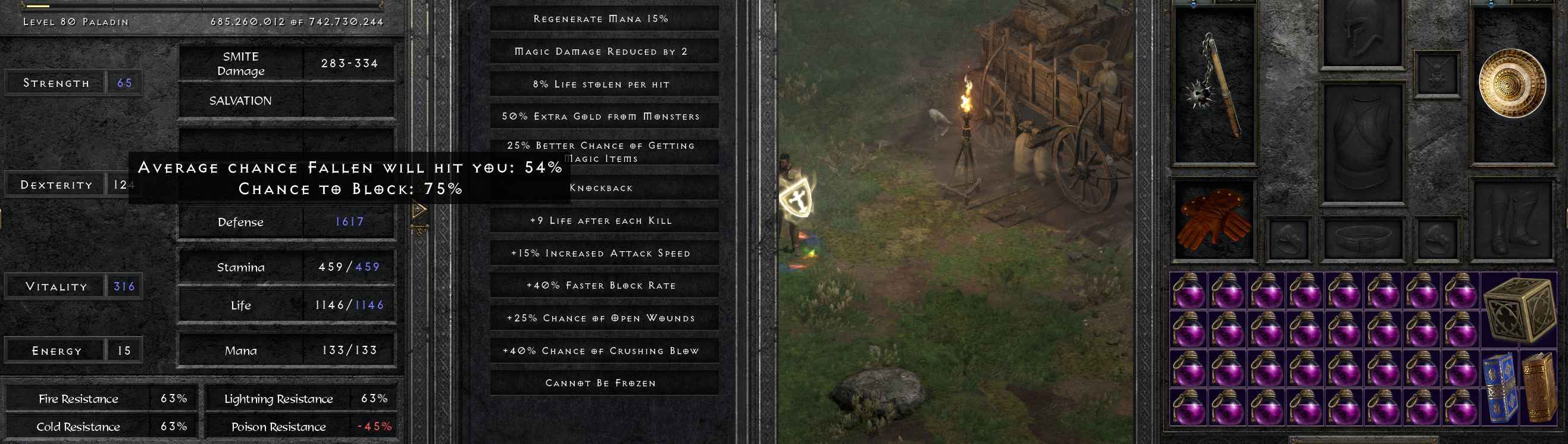
Task: Click the empty amulet slot
Action: pyautogui.click(x=1436, y=74)
